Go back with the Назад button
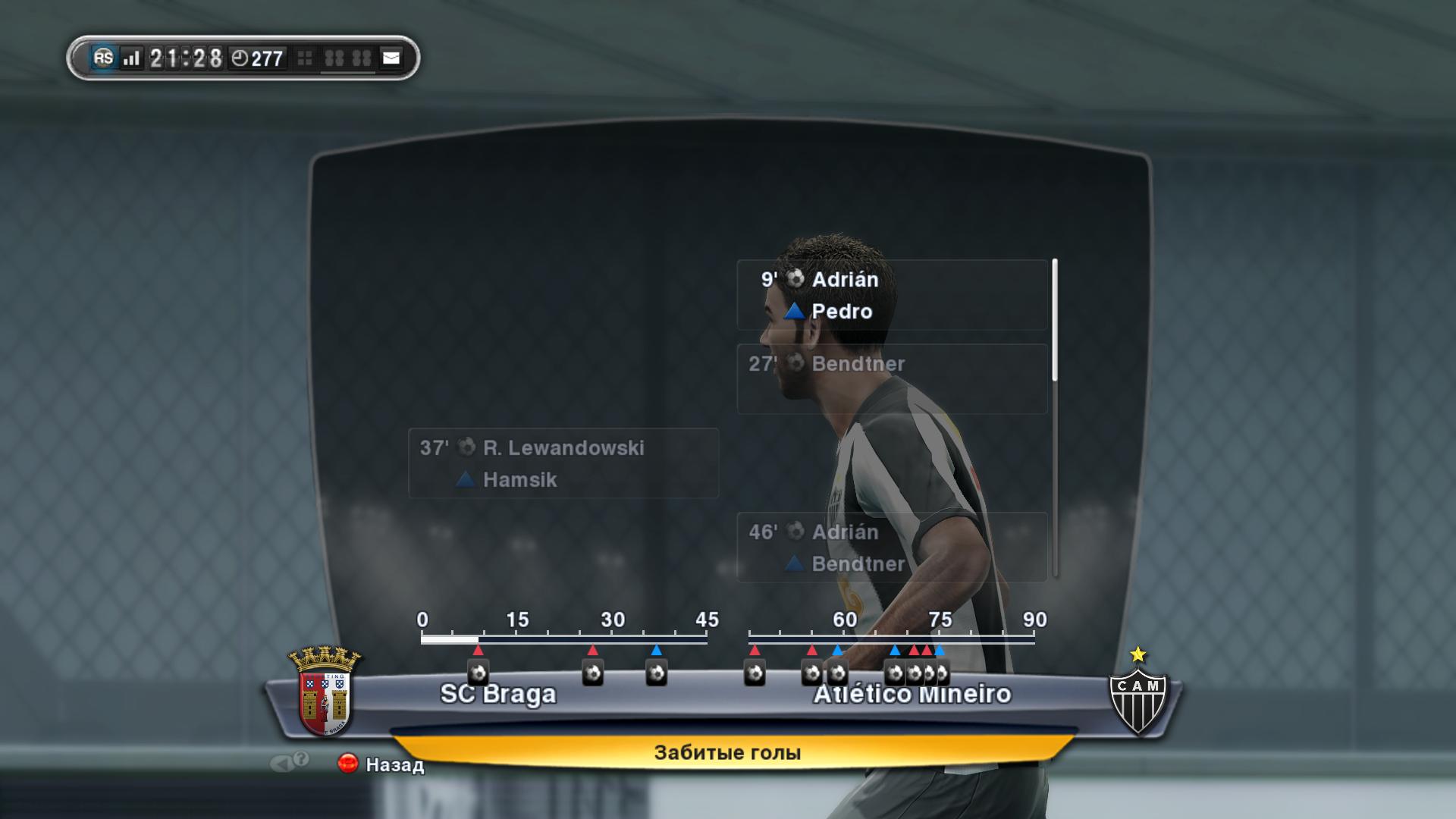Image resolution: width=1456 pixels, height=819 pixels. pos(381,764)
